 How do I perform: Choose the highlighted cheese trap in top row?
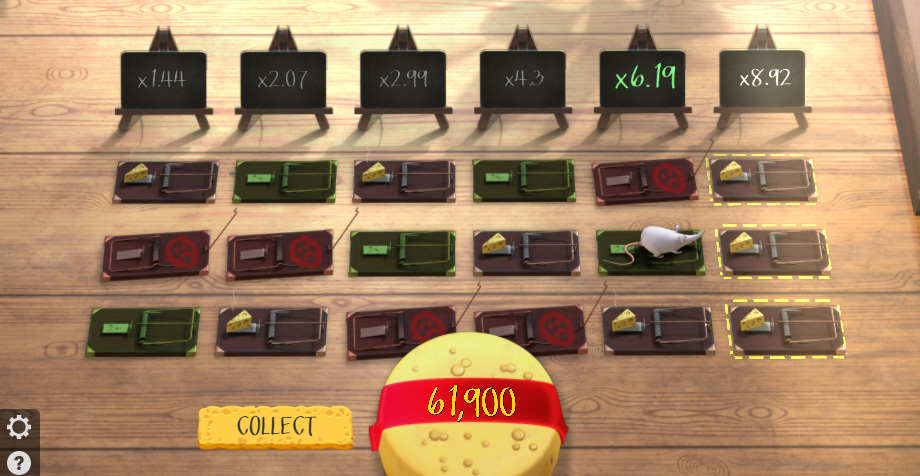click(762, 179)
